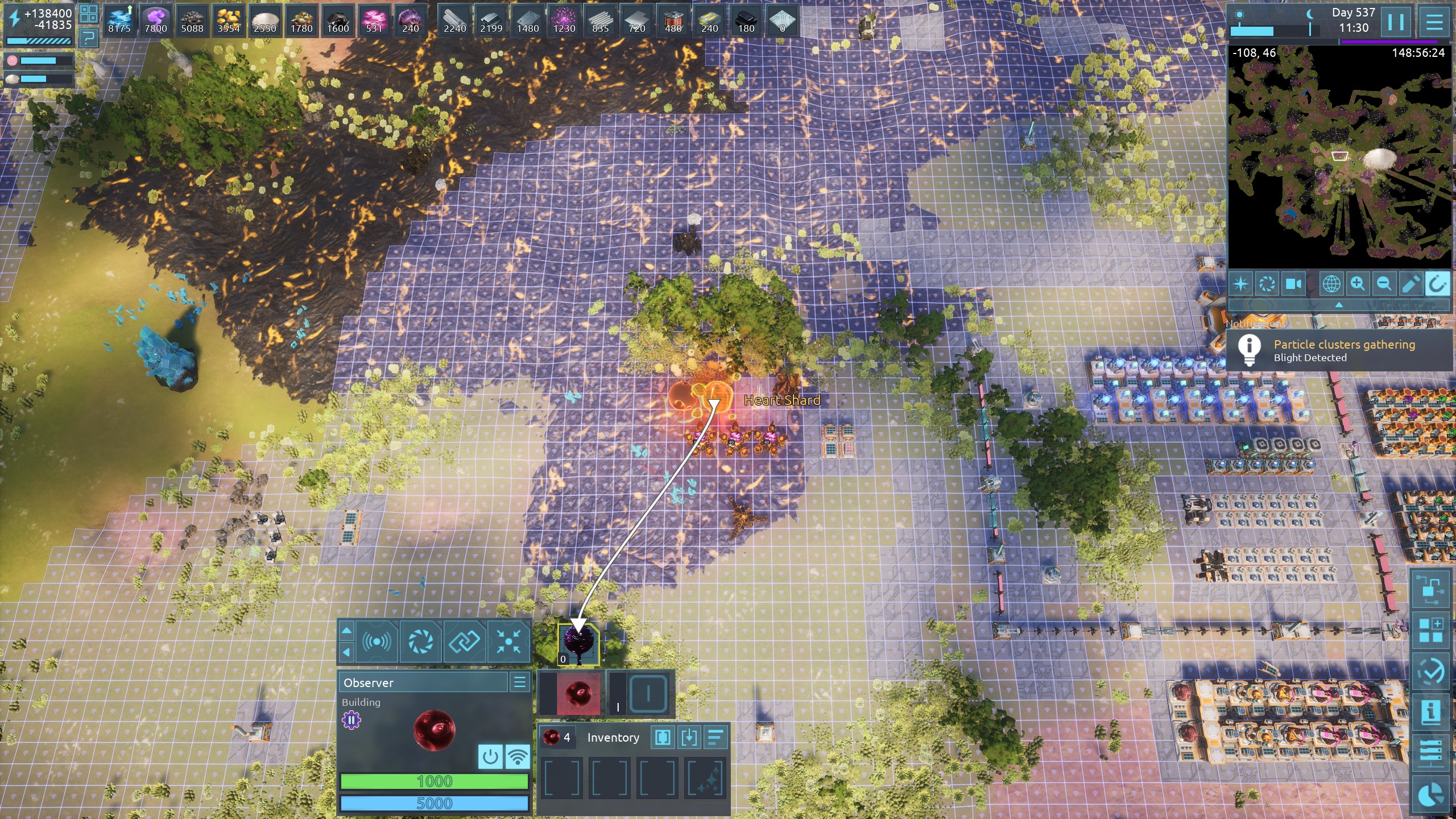Toggle the Observer power button

490,756
